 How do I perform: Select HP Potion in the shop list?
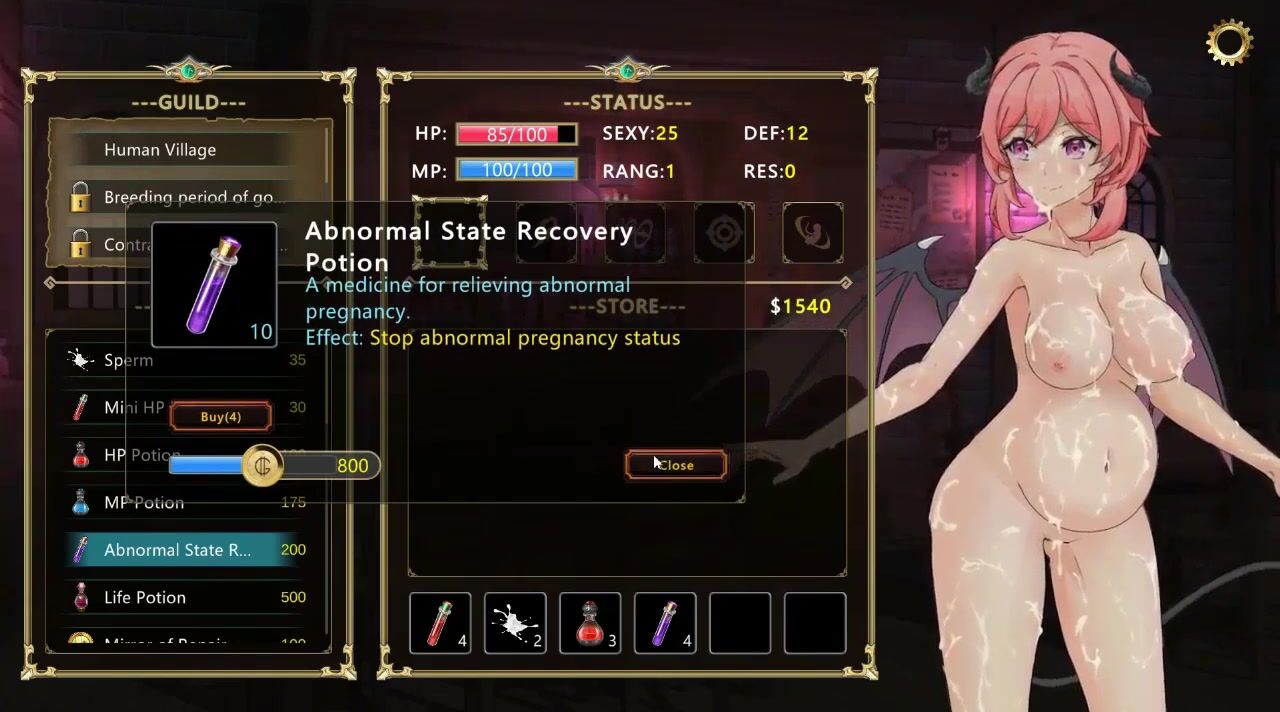142,456
